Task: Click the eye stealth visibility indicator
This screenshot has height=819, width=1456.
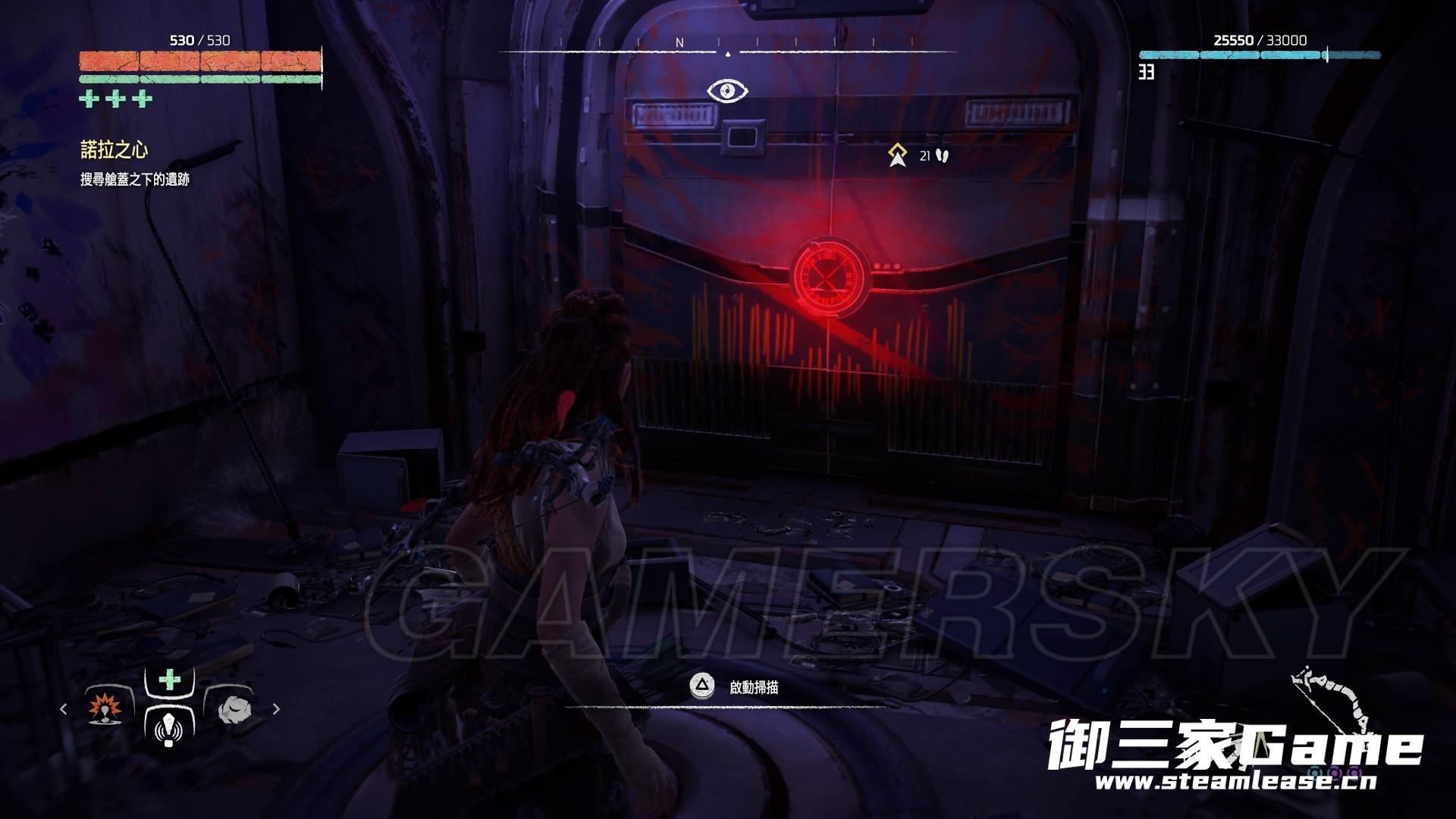Action: pos(727,91)
